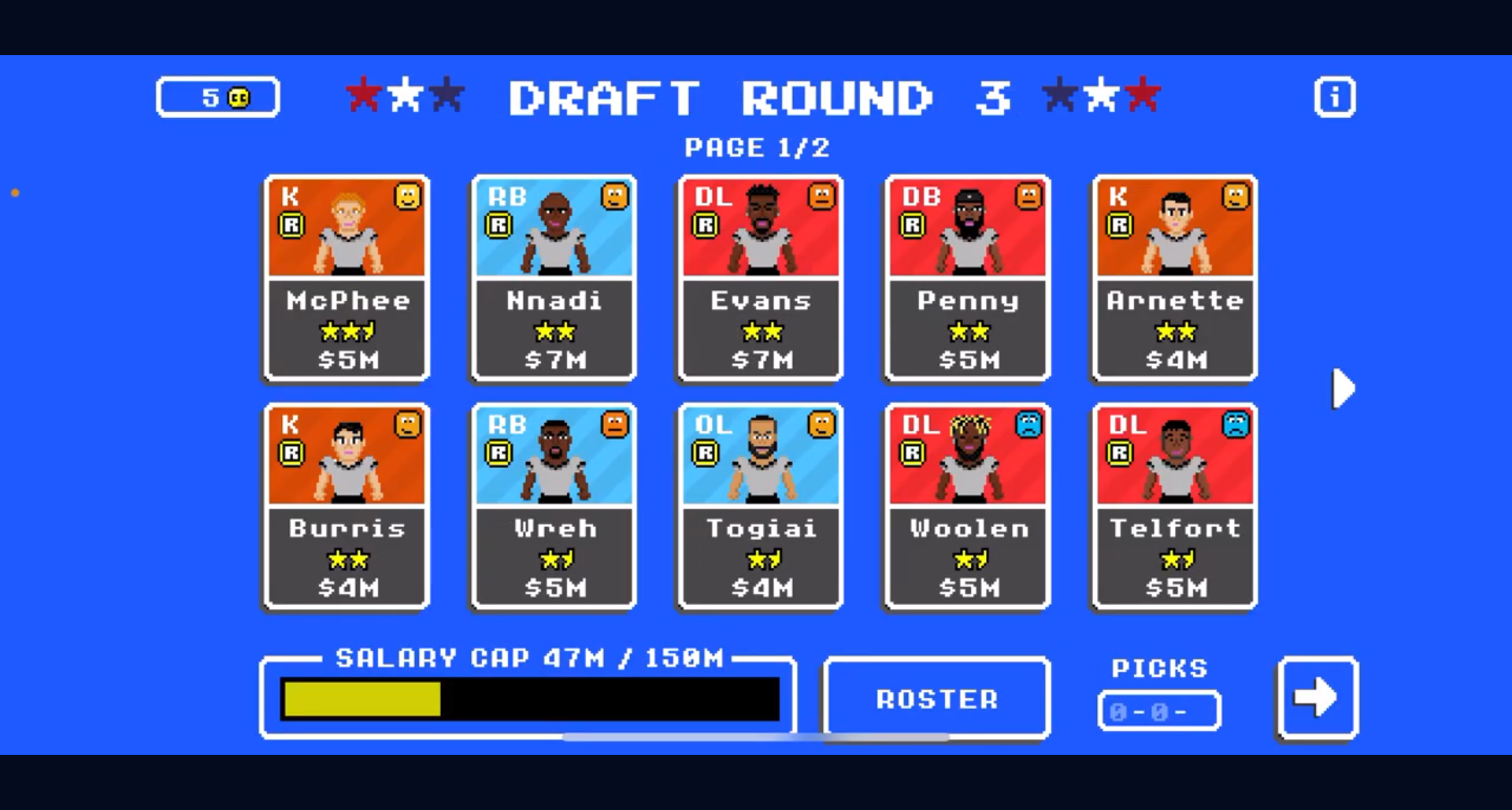
Task: Open the info panel via the i icon
Action: pyautogui.click(x=1334, y=96)
